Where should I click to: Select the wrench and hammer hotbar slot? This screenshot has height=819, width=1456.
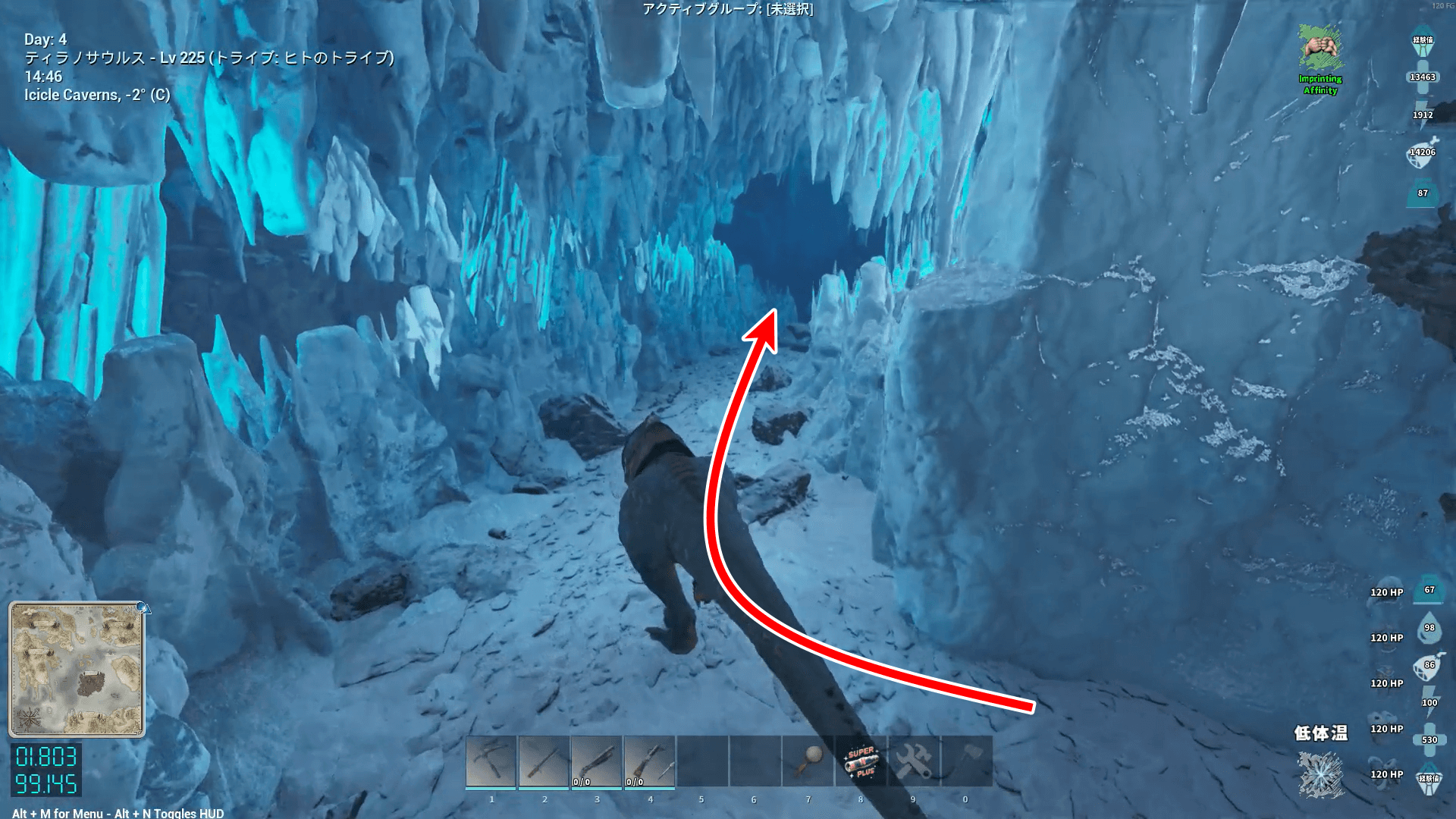point(914,761)
